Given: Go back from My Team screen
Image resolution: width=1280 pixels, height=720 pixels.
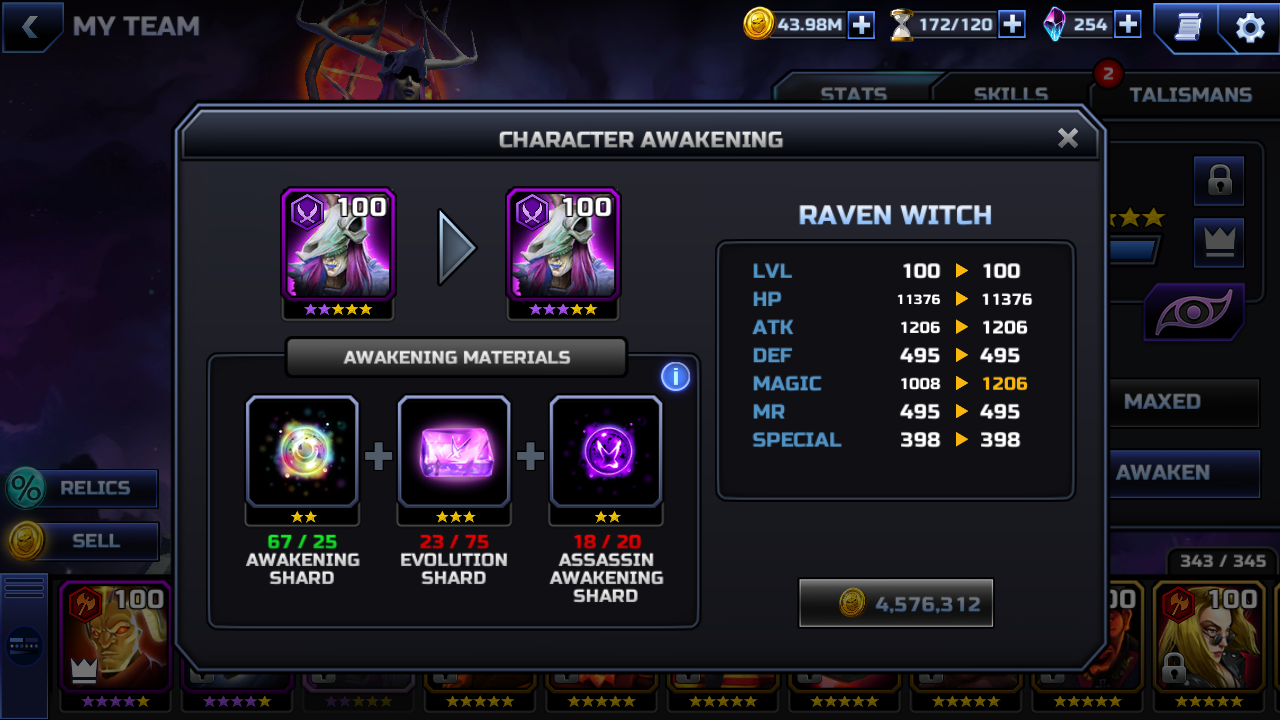Looking at the screenshot, I should click(30, 27).
